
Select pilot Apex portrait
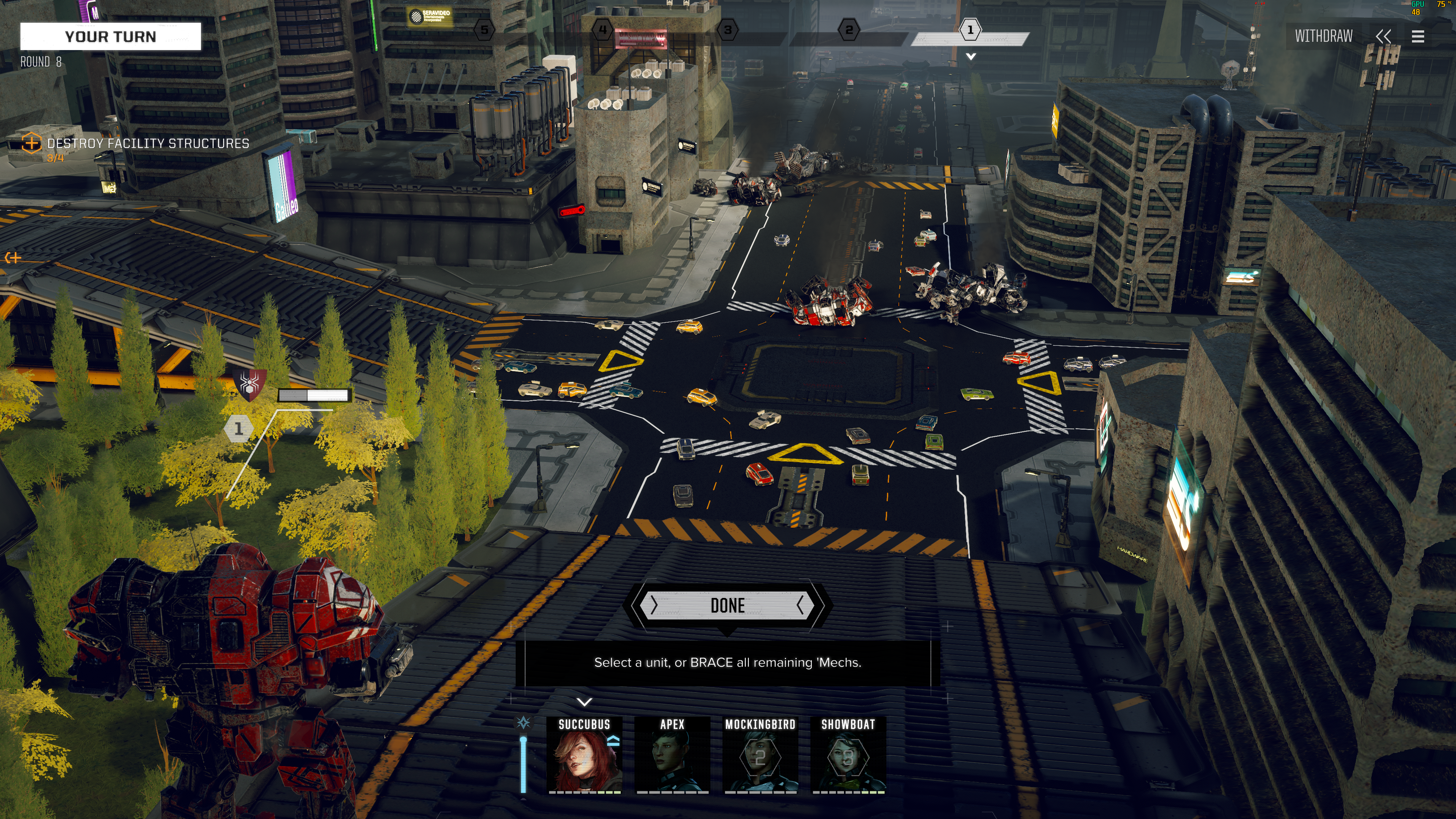[672, 754]
